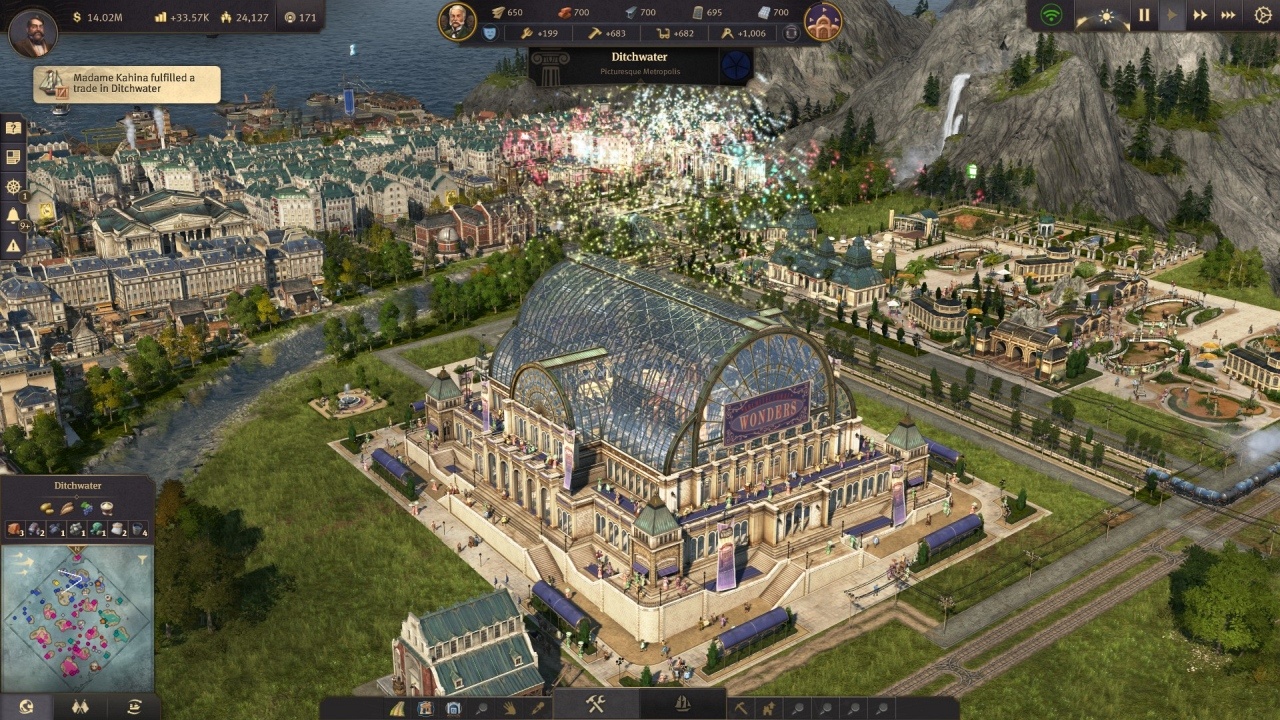
Task: Open the question mark quest book
Action: (x=13, y=127)
